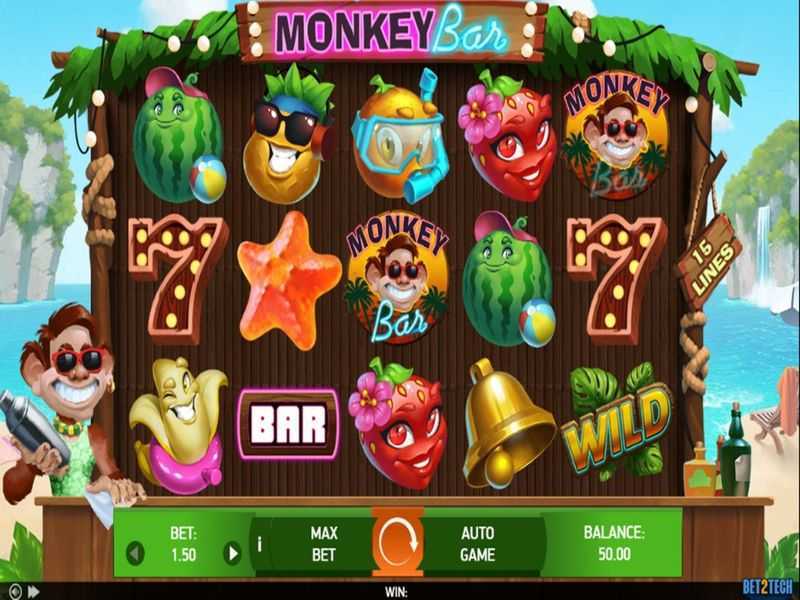Decrease the bet with the left arrow
The width and height of the screenshot is (800, 600).
tap(137, 553)
